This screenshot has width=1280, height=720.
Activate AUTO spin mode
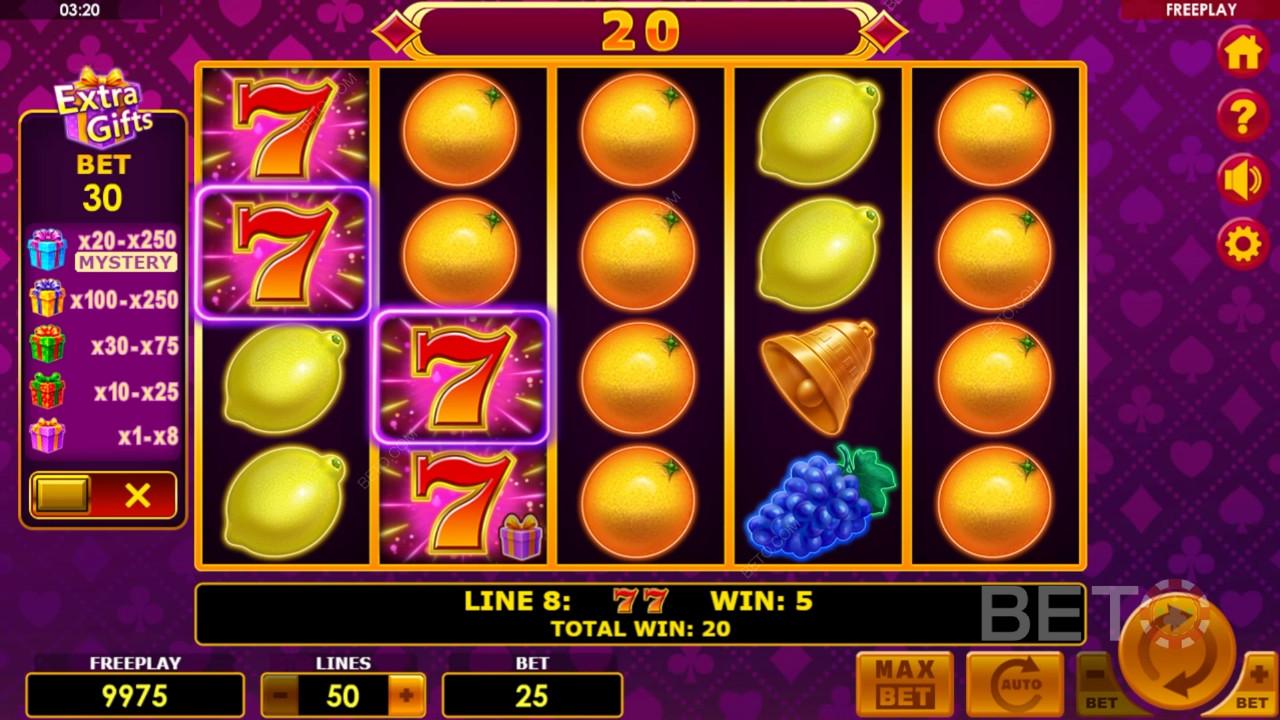click(x=1014, y=684)
